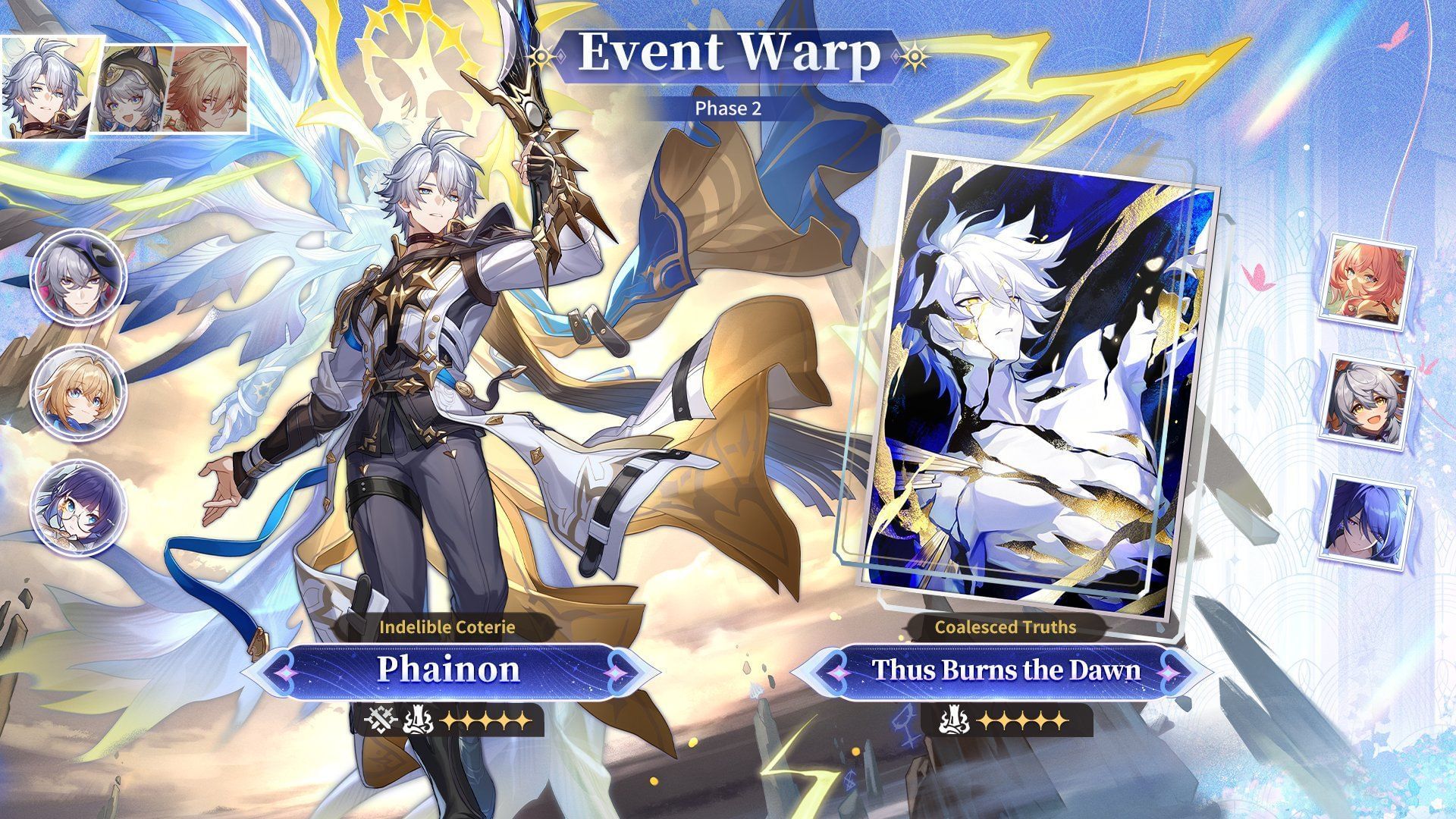1456x819 pixels.
Task: Click the Destruction path icon under Thus Burns the Dawn
Action: click(952, 719)
